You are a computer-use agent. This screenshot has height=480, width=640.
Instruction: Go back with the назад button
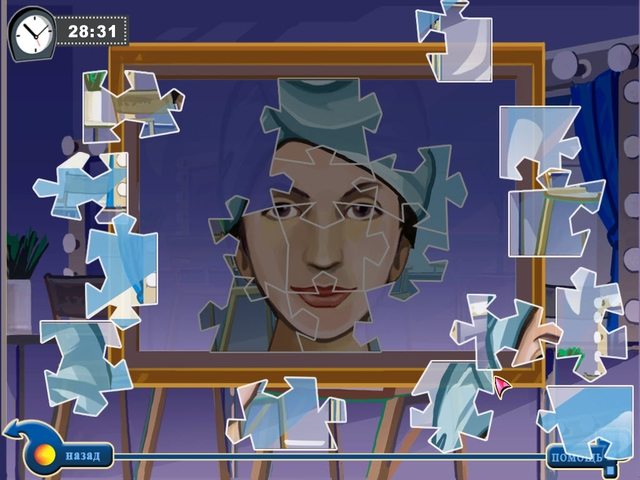[82, 457]
